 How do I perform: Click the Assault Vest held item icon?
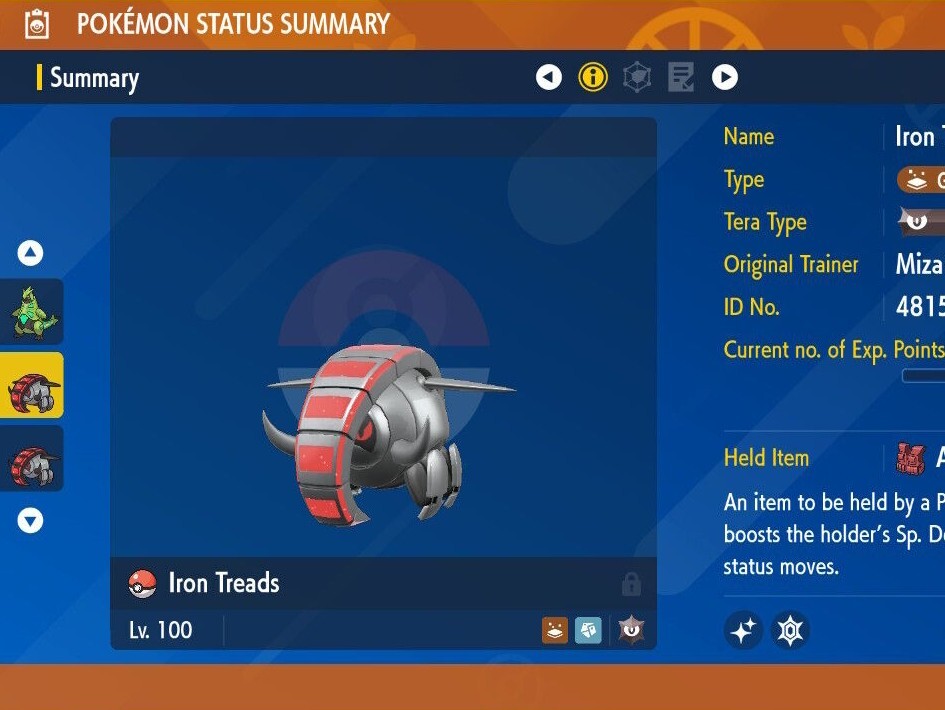(909, 458)
